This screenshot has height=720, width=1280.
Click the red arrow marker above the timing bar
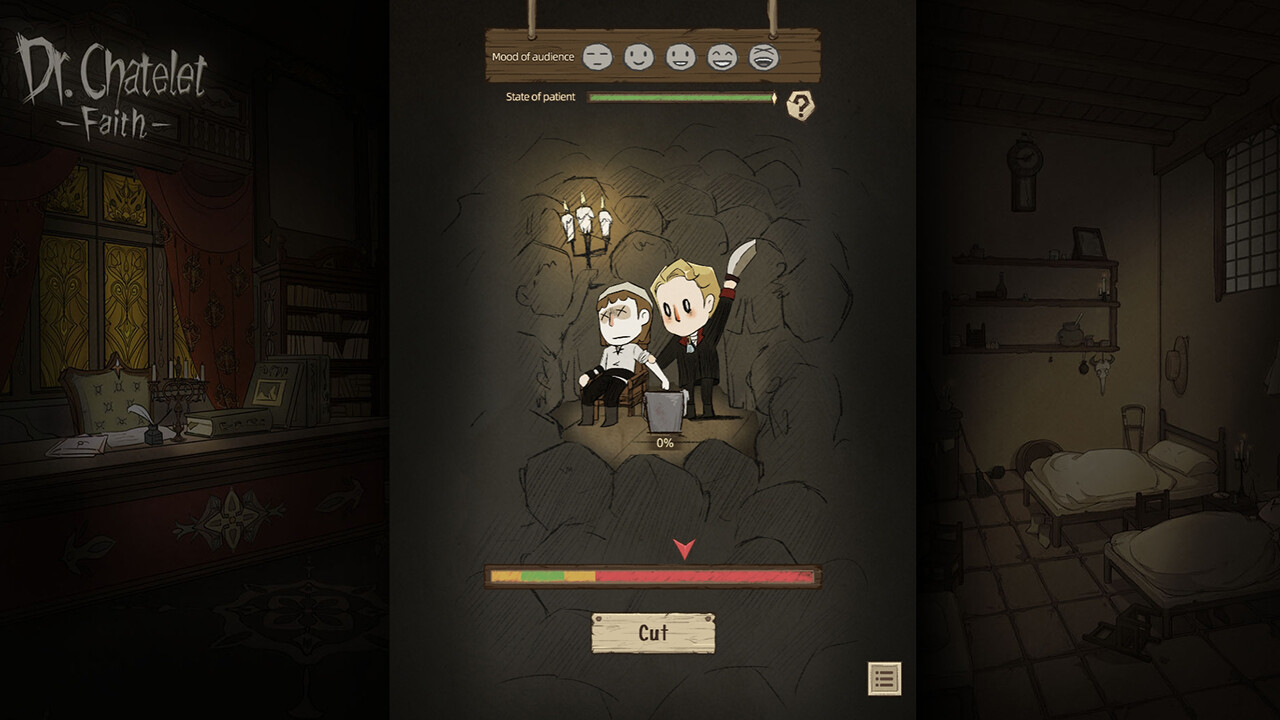[x=685, y=548]
